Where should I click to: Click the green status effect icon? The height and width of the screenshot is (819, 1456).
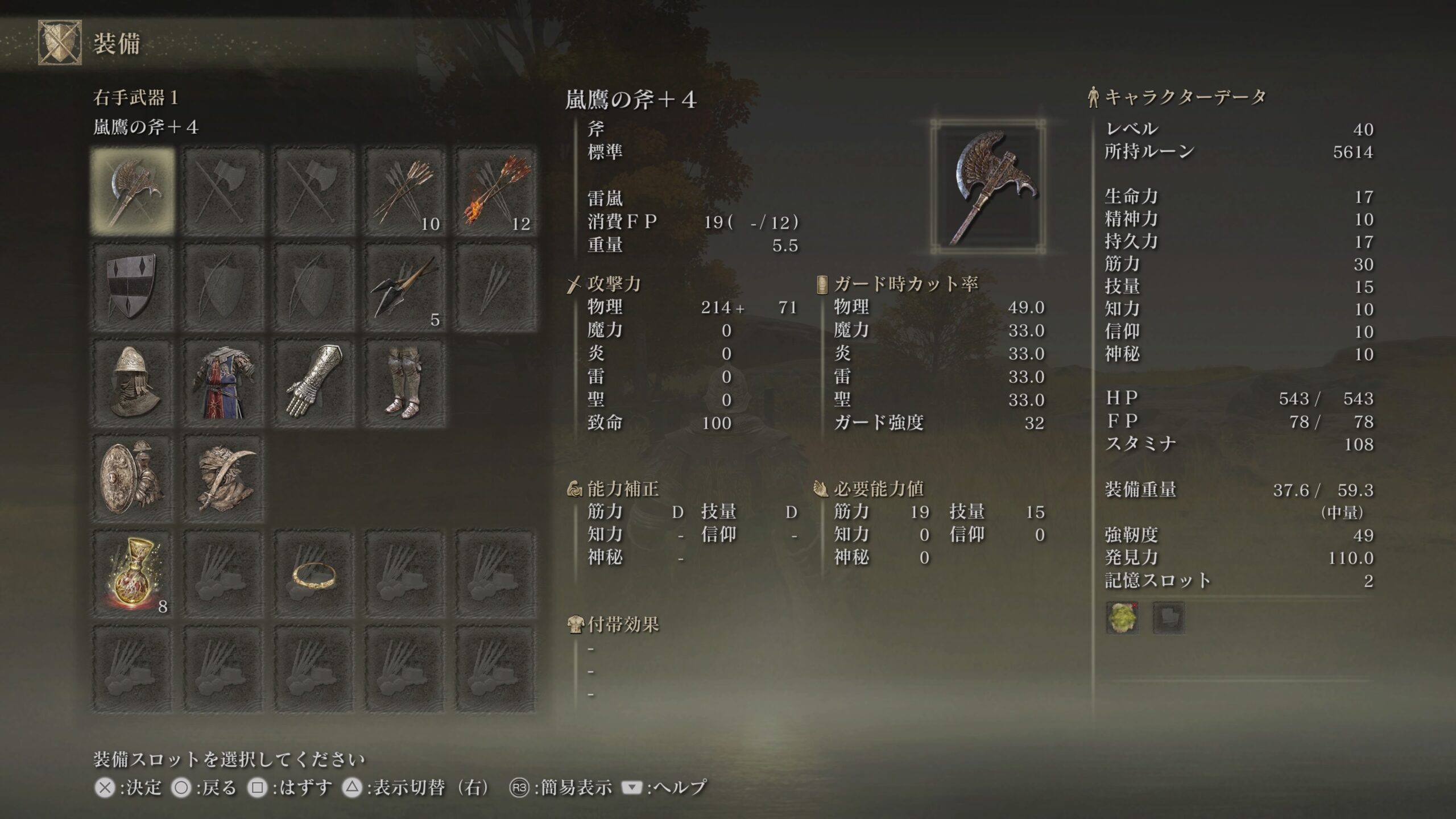[1122, 618]
